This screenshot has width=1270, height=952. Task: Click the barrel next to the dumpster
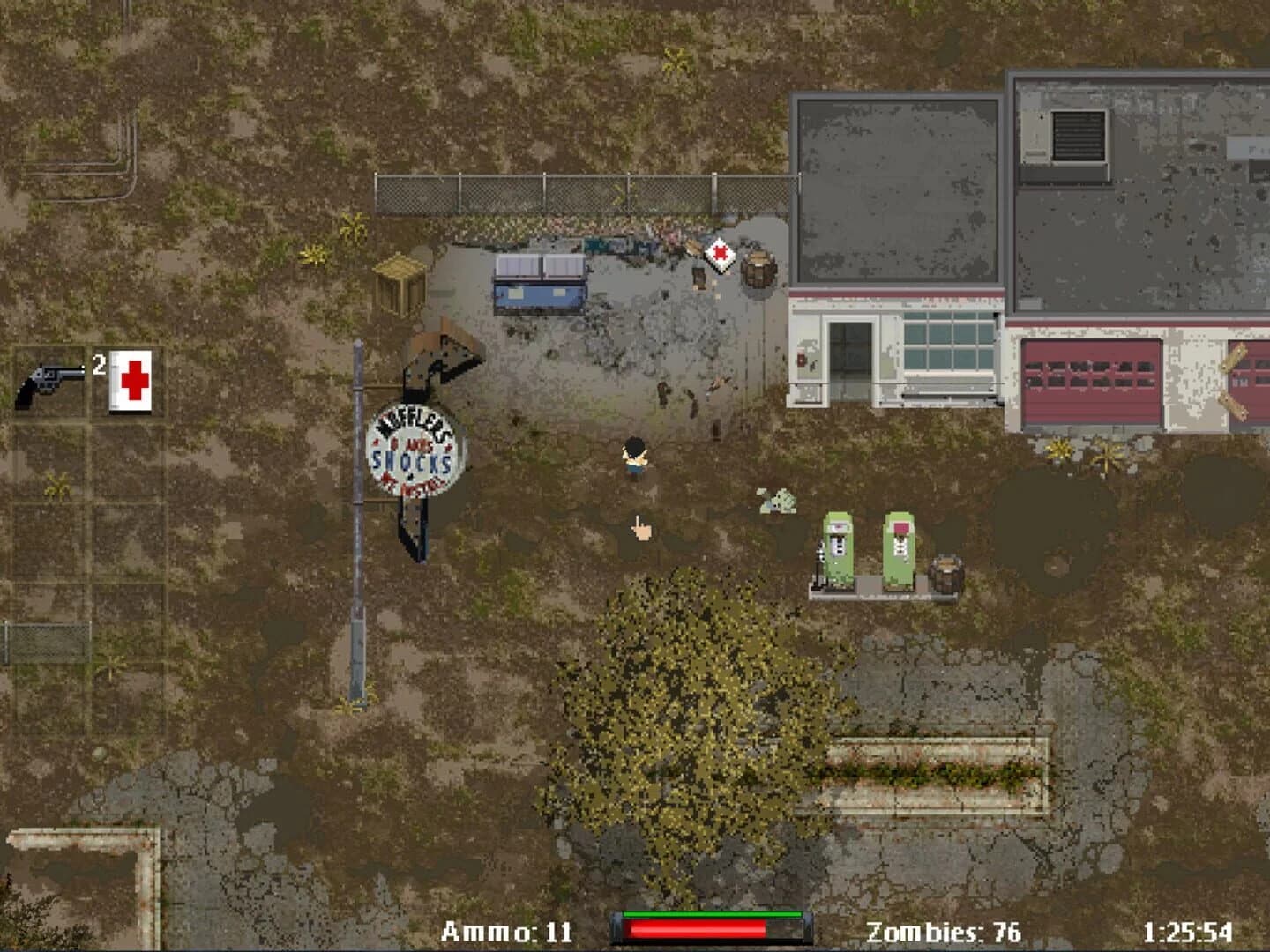(x=760, y=269)
